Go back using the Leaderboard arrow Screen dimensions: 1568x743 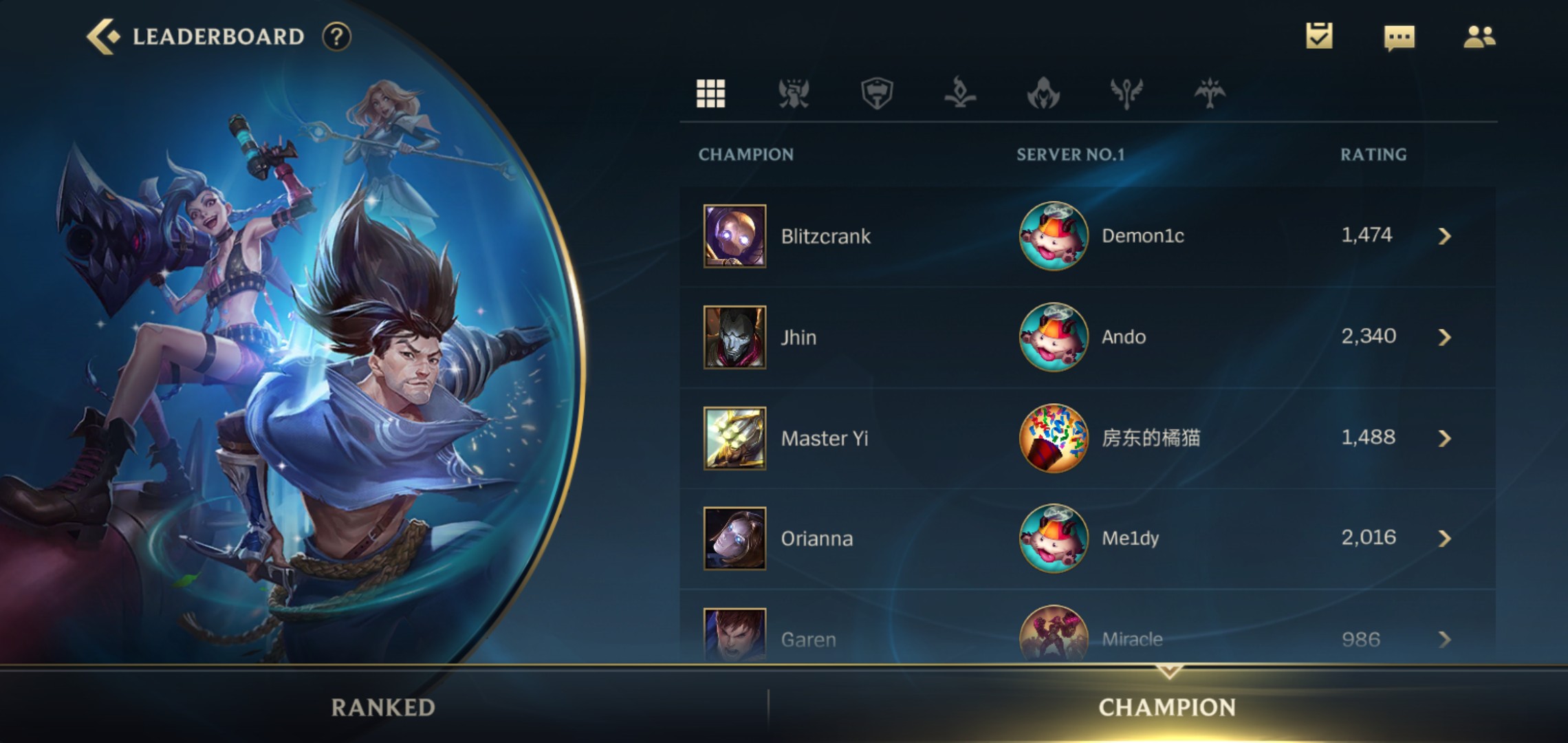coord(103,36)
